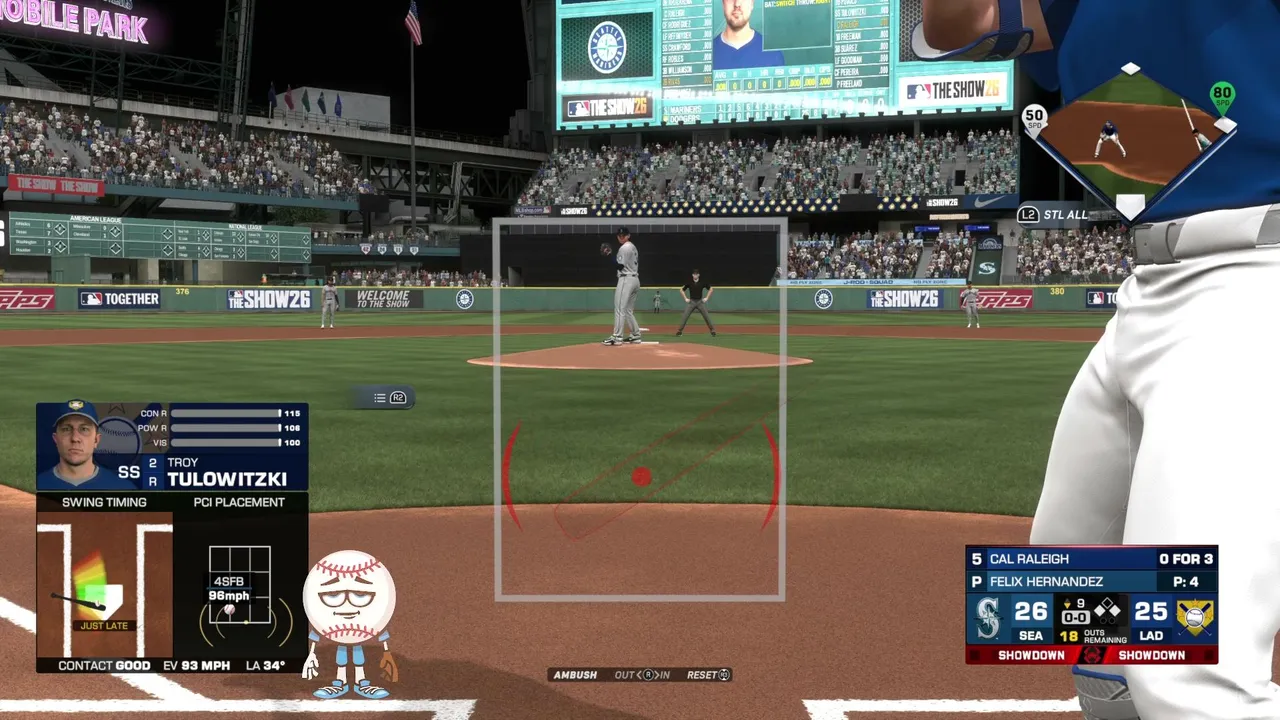
Task: Select the Ambush guess option
Action: coord(576,675)
